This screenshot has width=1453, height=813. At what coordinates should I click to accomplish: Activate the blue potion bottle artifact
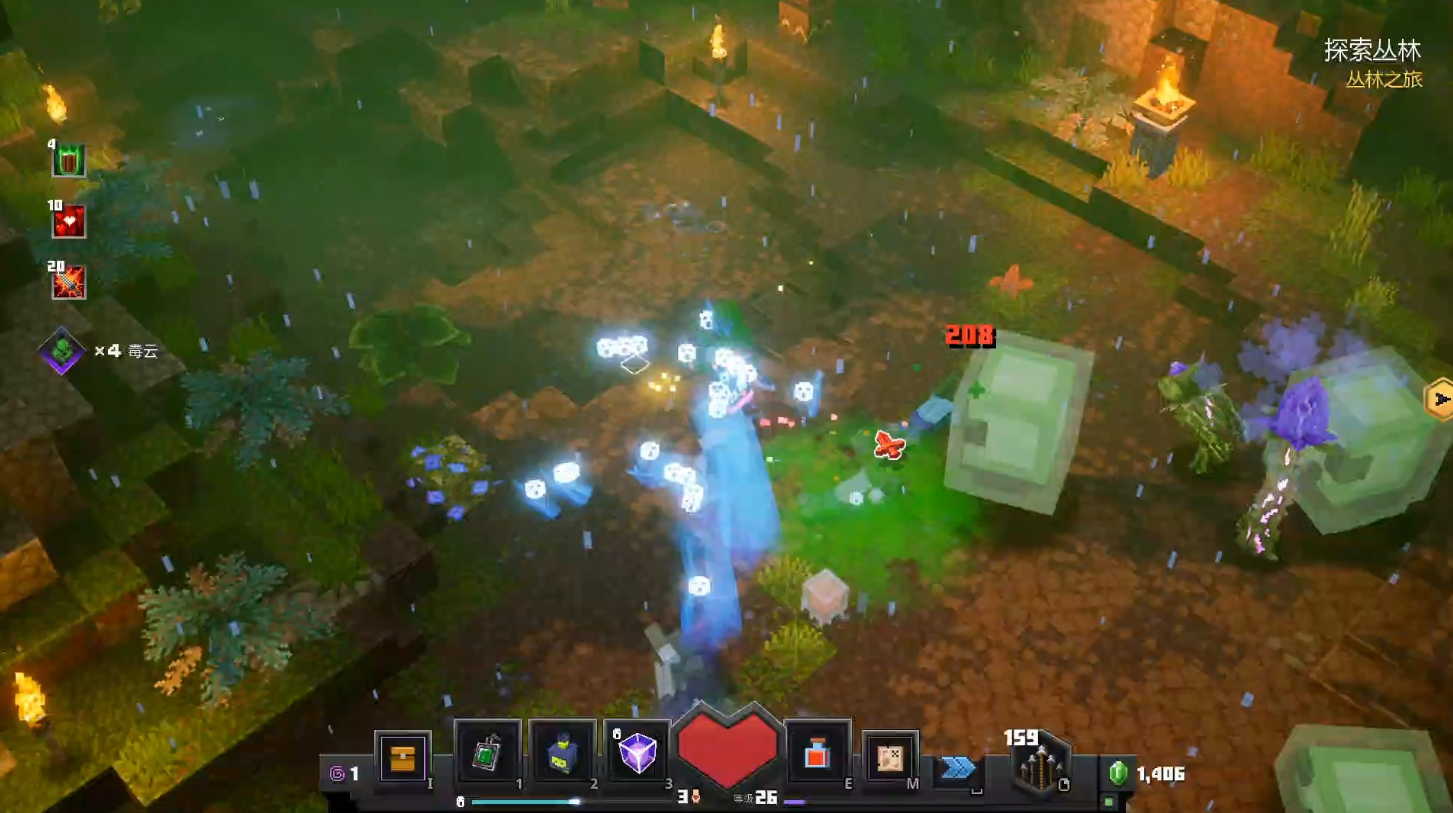click(562, 754)
